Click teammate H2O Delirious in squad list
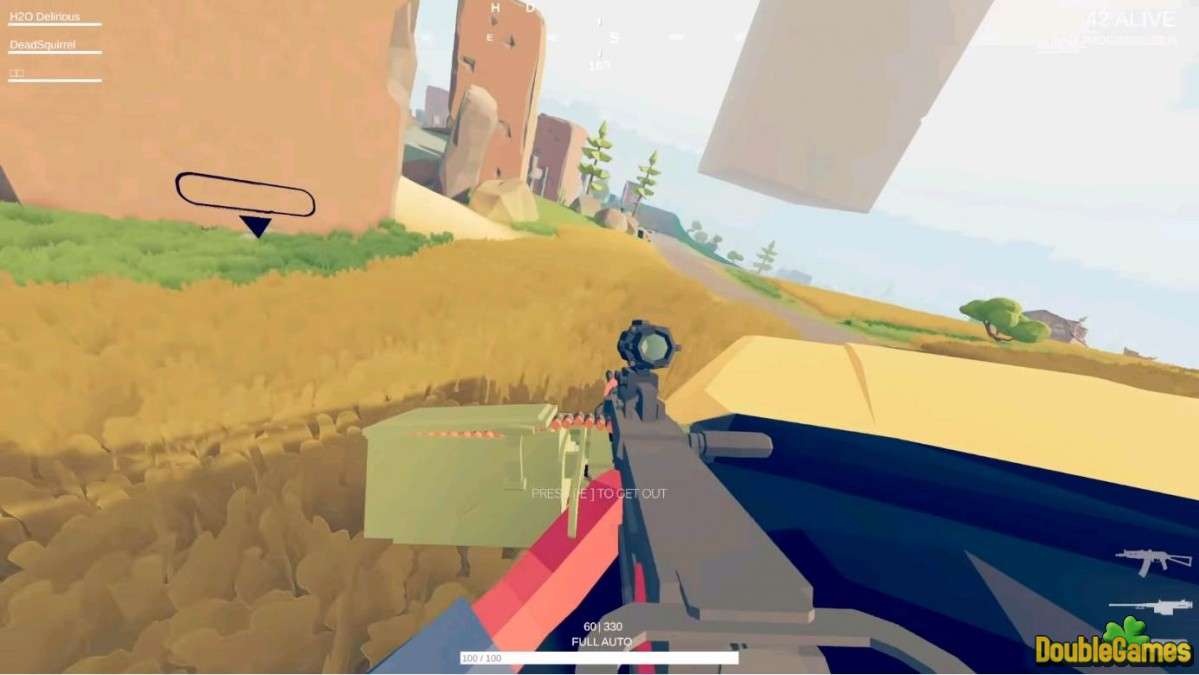Screen dimensions: 1199x675 pyautogui.click(x=44, y=17)
